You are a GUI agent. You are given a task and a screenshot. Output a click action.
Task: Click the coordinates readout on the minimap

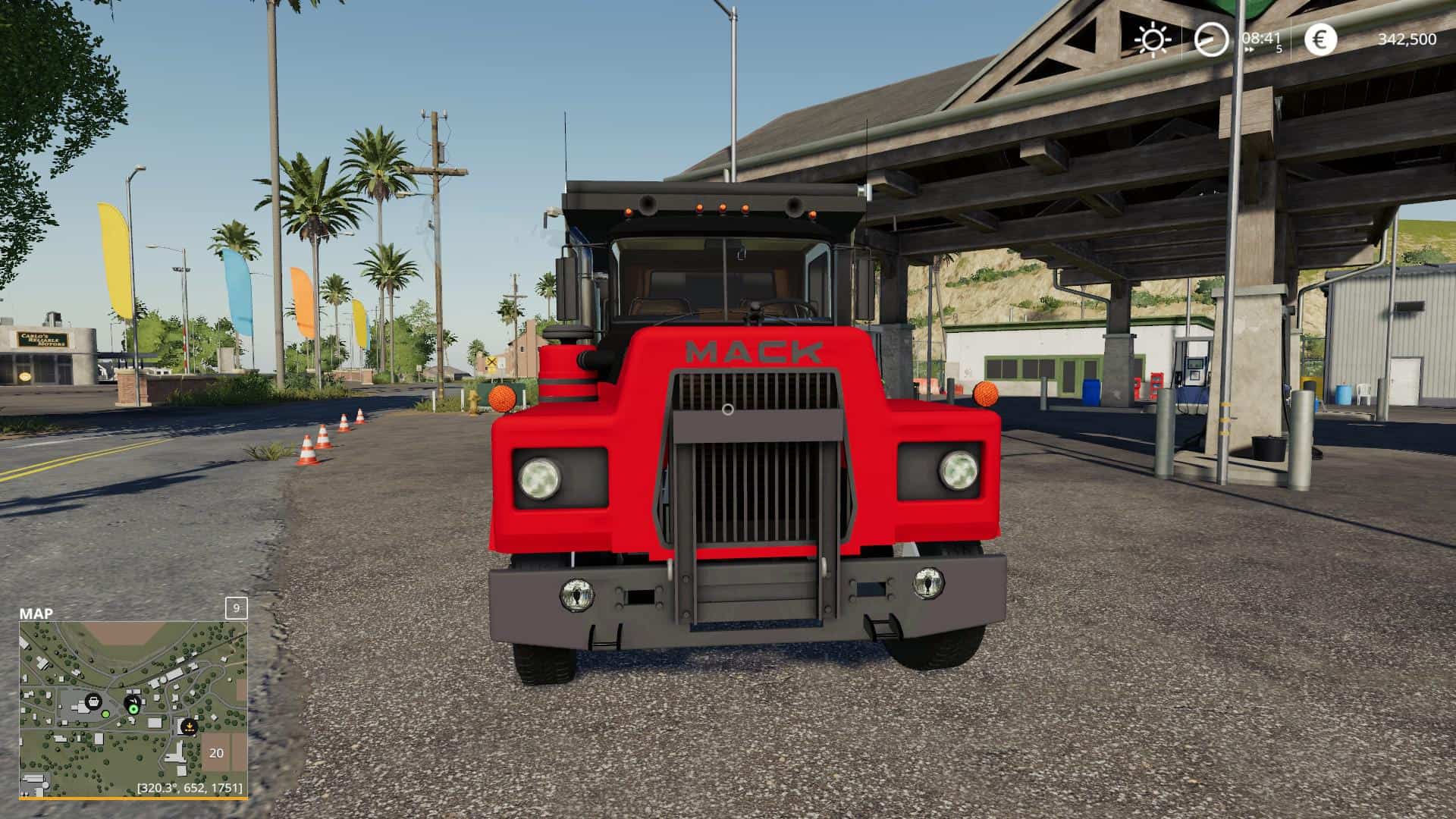click(x=190, y=788)
